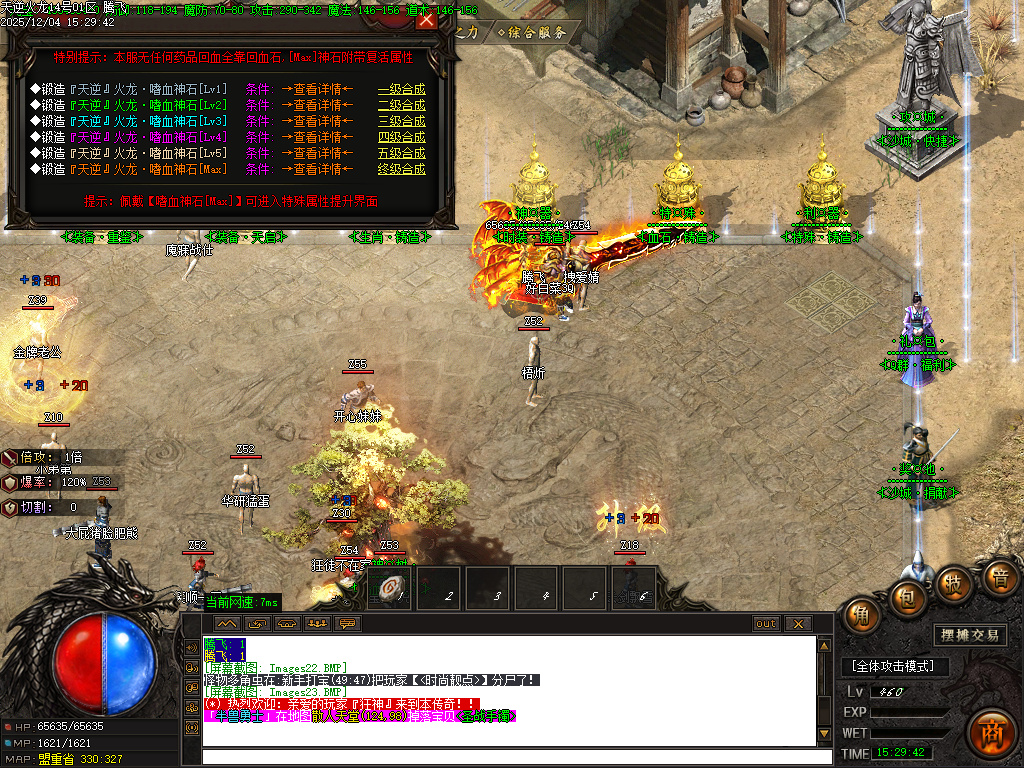View 查看详情 details for the Max stone
Viewport: 1024px width, 768px height.
(317, 169)
